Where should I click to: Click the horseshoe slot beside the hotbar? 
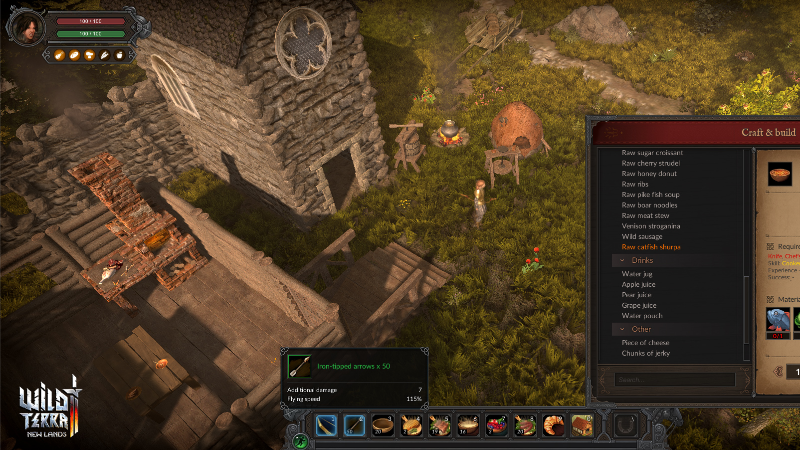coord(624,426)
